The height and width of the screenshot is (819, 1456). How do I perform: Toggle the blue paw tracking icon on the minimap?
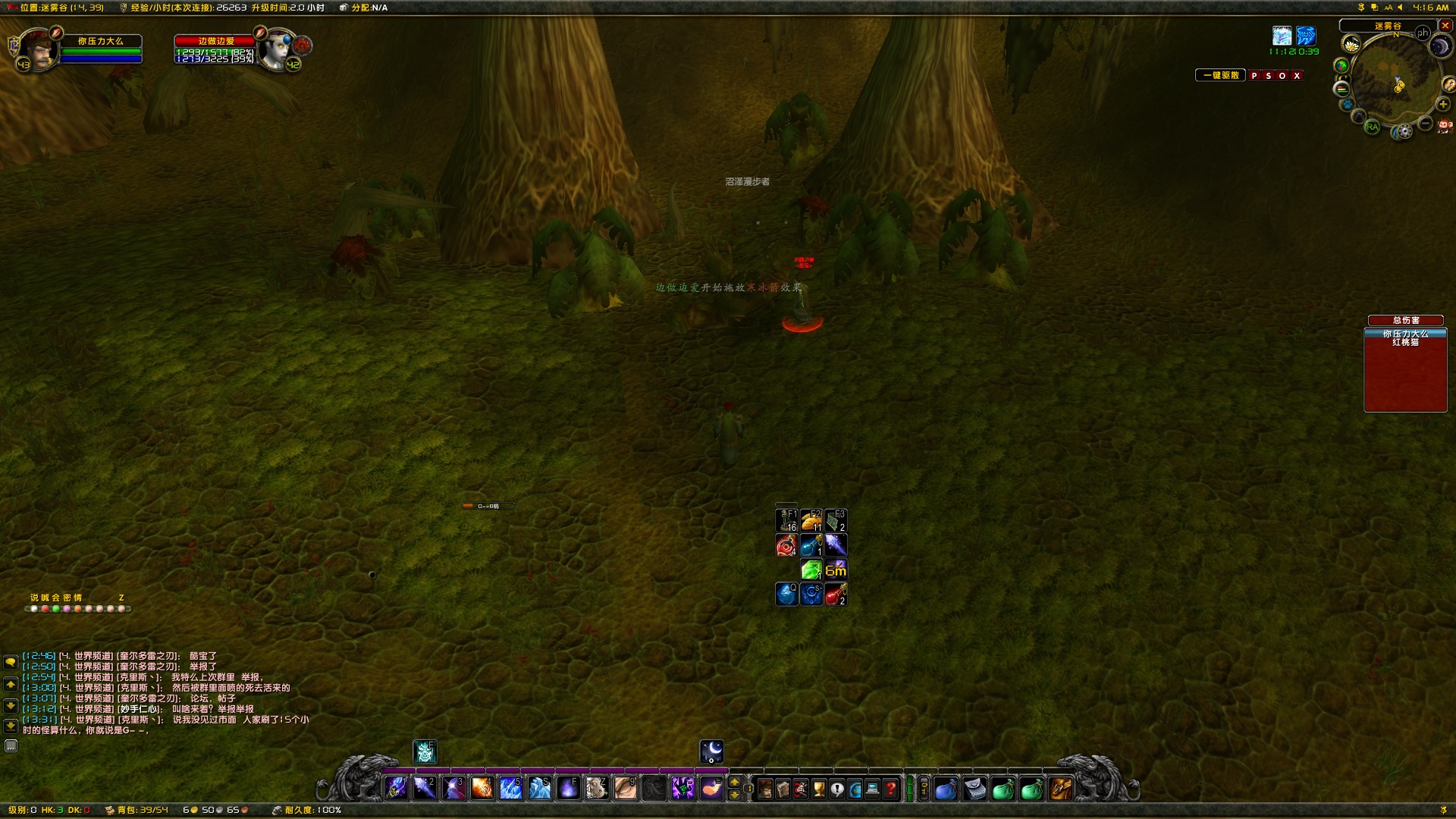(1348, 103)
